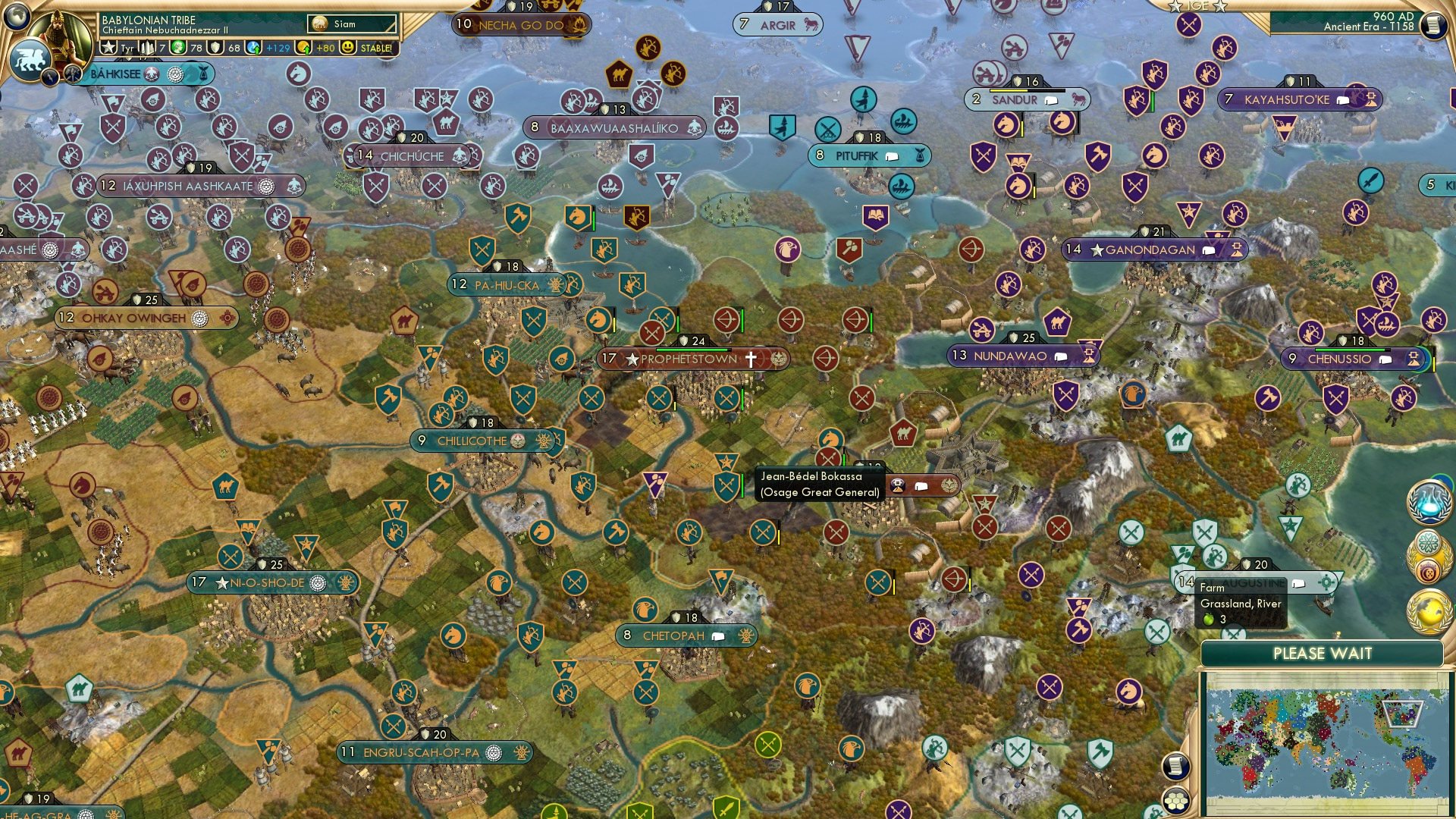Screen dimensions: 1456x819
Task: Expand the Sandur city banner speech bubble
Action: 1050,99
